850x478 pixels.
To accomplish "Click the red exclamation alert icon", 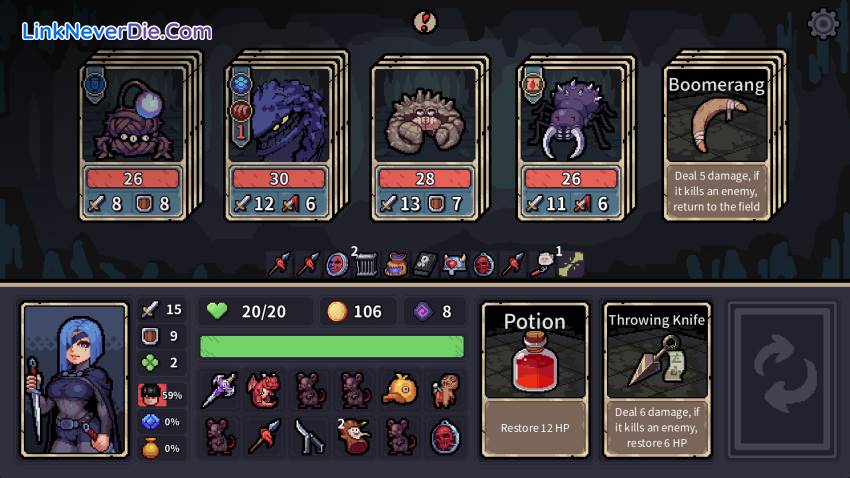I will [425, 21].
